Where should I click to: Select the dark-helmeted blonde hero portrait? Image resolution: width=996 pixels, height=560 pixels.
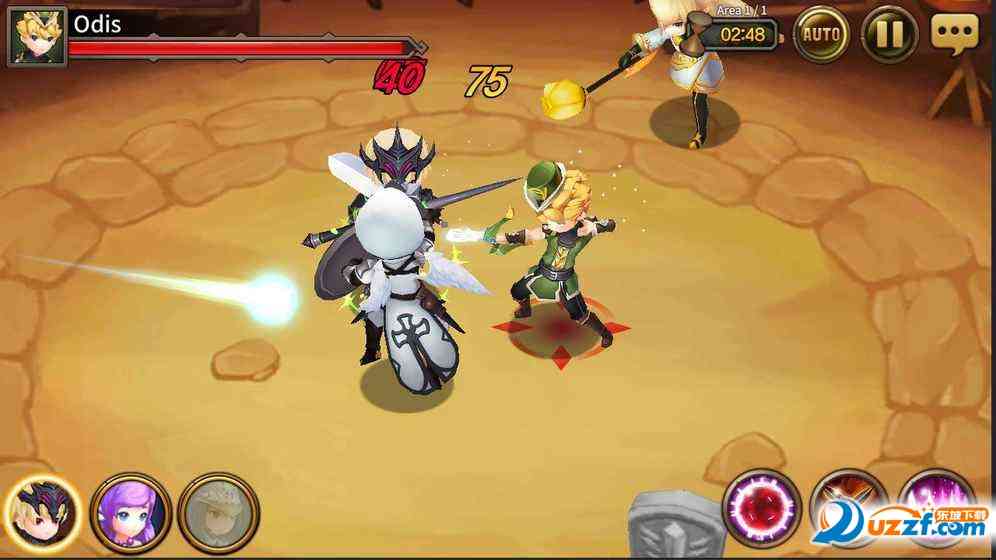pyautogui.click(x=43, y=510)
